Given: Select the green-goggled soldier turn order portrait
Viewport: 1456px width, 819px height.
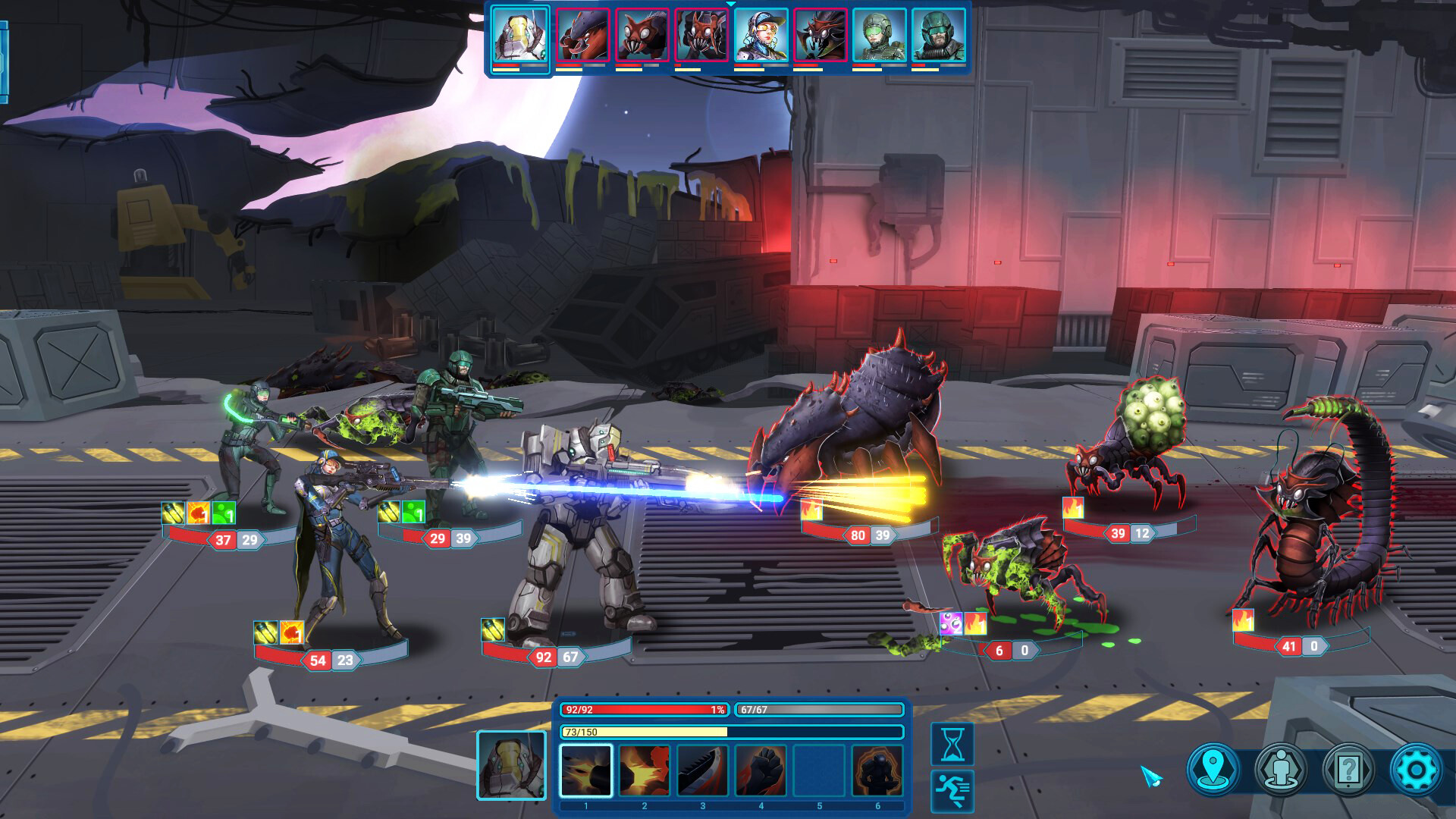Looking at the screenshot, I should coord(879,36).
